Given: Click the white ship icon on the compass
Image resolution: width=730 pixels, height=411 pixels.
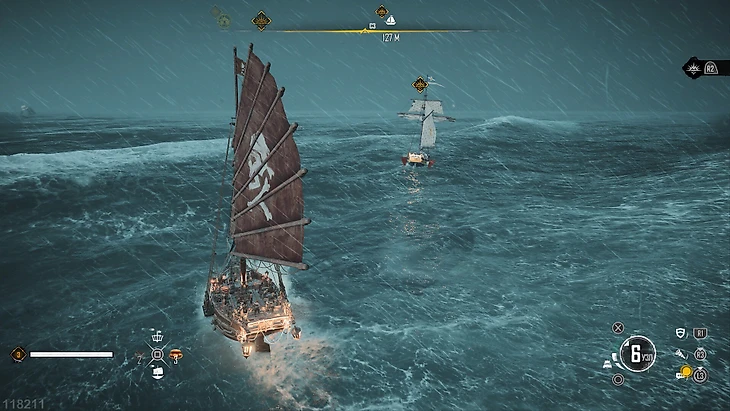Looking at the screenshot, I should 390,21.
